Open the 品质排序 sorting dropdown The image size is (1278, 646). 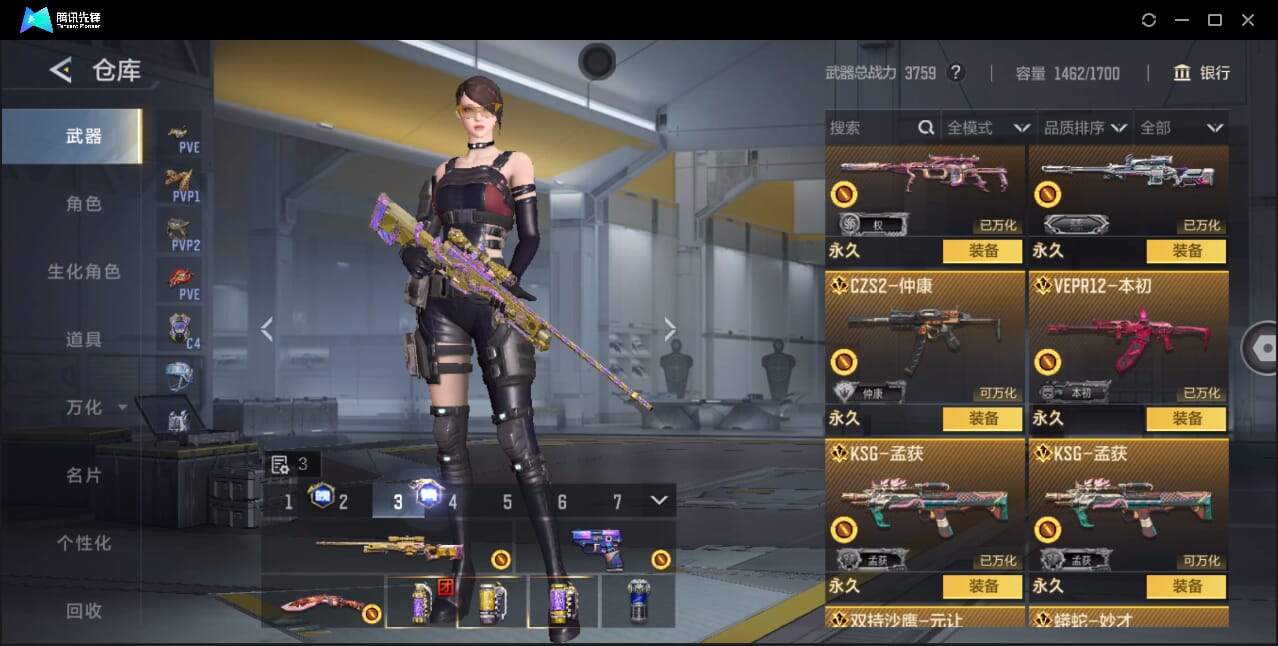tap(1085, 128)
